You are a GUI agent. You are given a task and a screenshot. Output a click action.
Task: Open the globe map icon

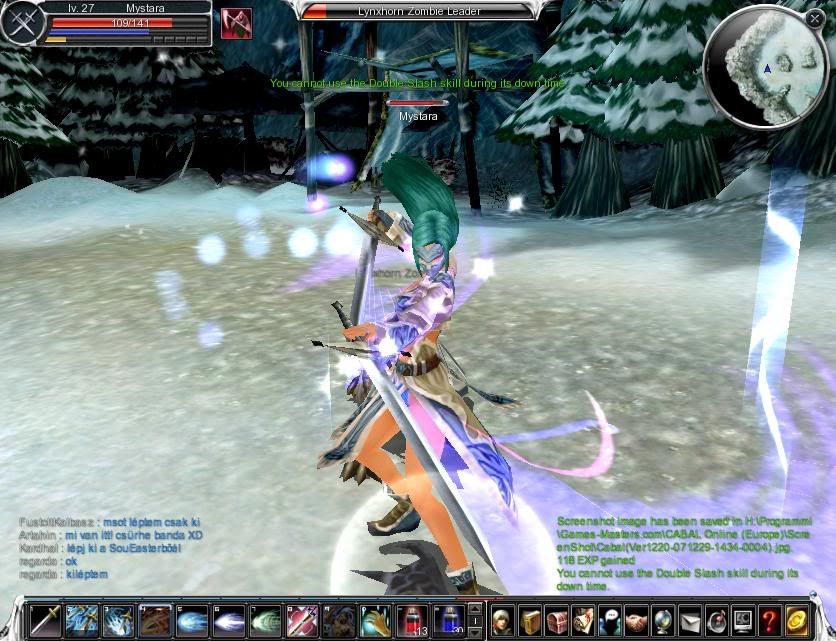click(x=664, y=620)
